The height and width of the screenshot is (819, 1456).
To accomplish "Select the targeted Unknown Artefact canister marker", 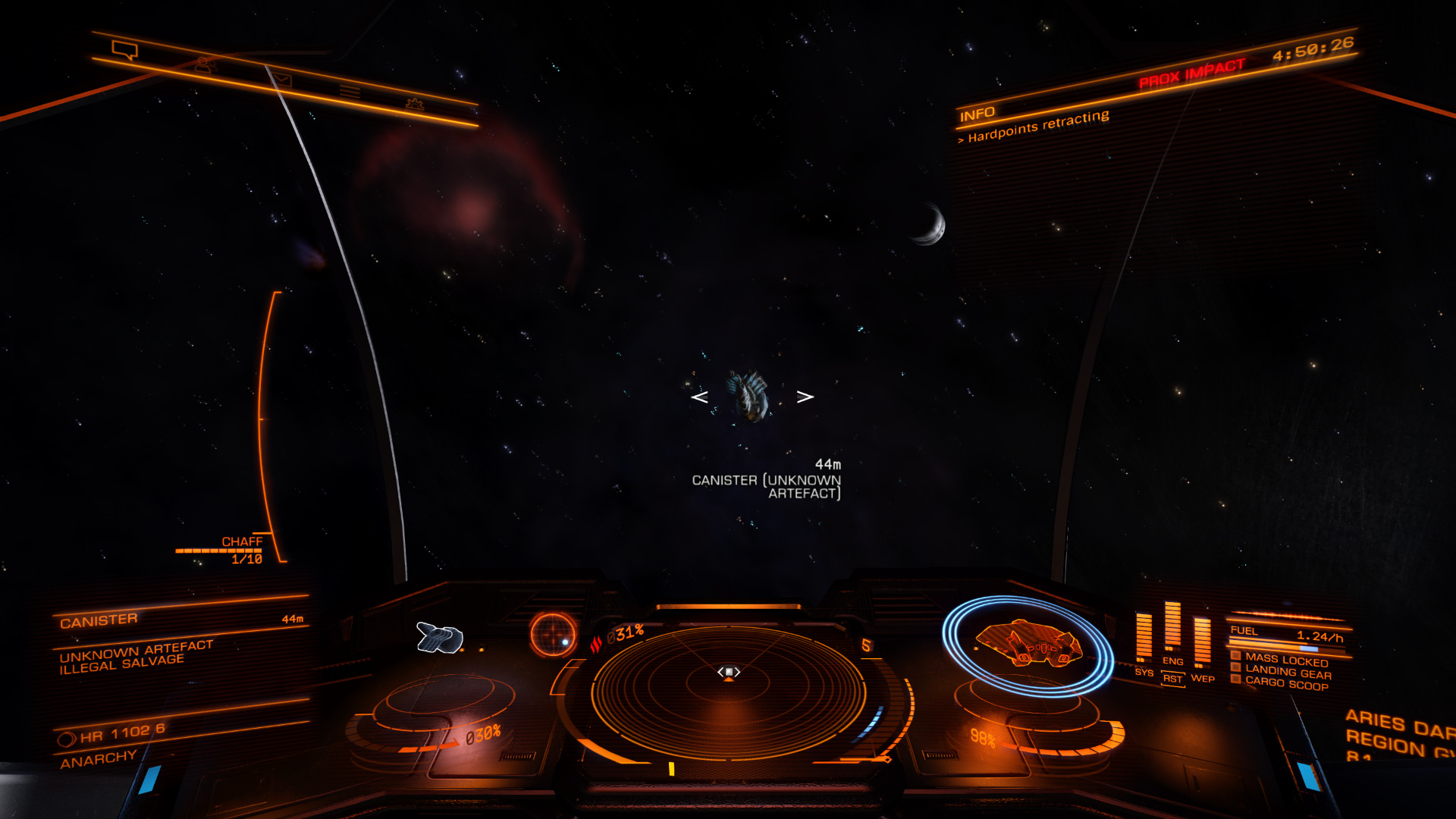I will [751, 395].
